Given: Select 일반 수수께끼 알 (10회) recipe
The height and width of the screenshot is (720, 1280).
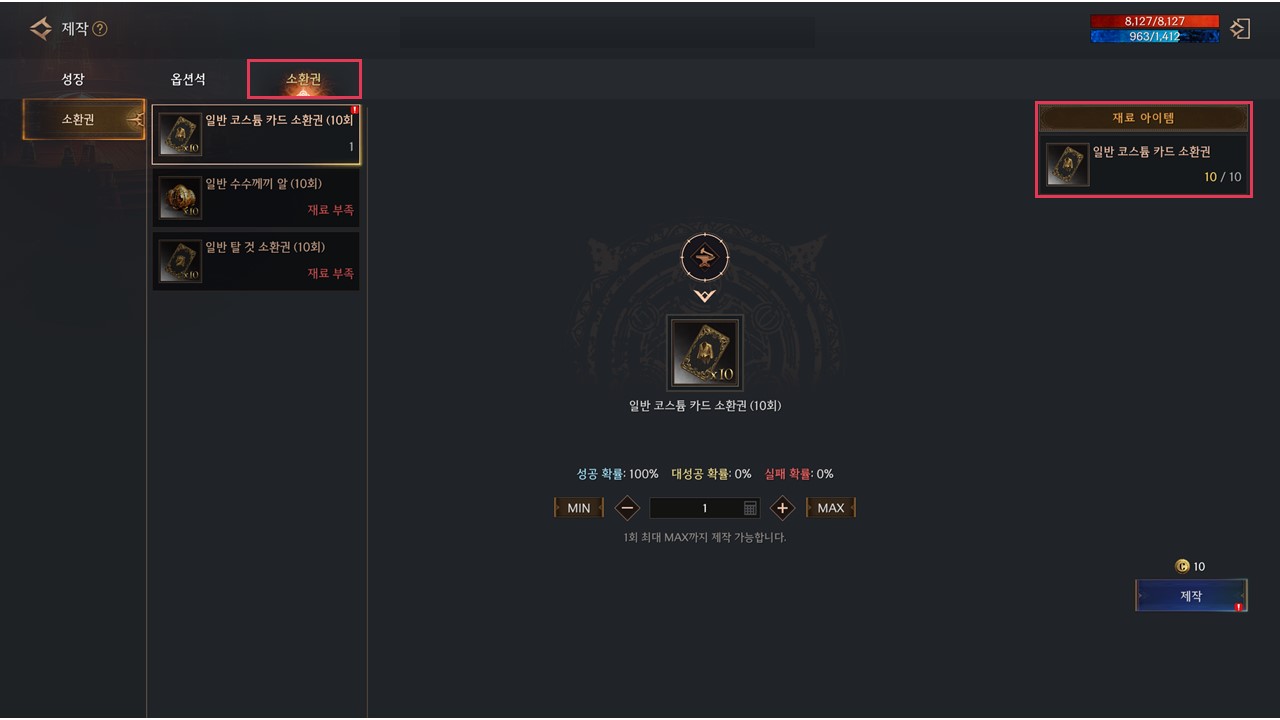Looking at the screenshot, I should pyautogui.click(x=256, y=197).
